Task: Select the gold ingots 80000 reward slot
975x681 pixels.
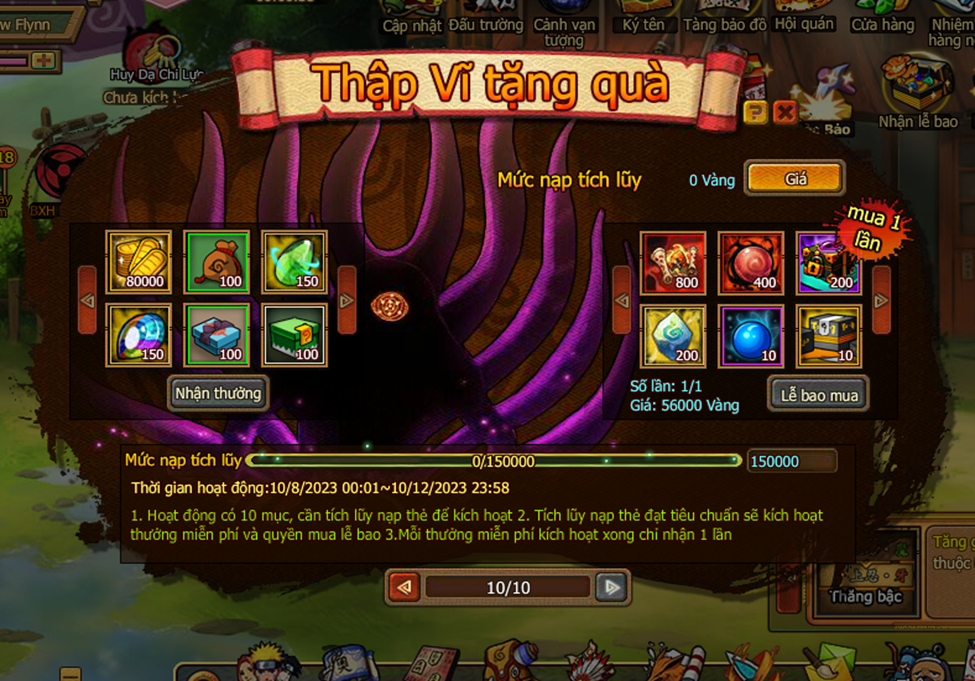Action: (x=139, y=262)
